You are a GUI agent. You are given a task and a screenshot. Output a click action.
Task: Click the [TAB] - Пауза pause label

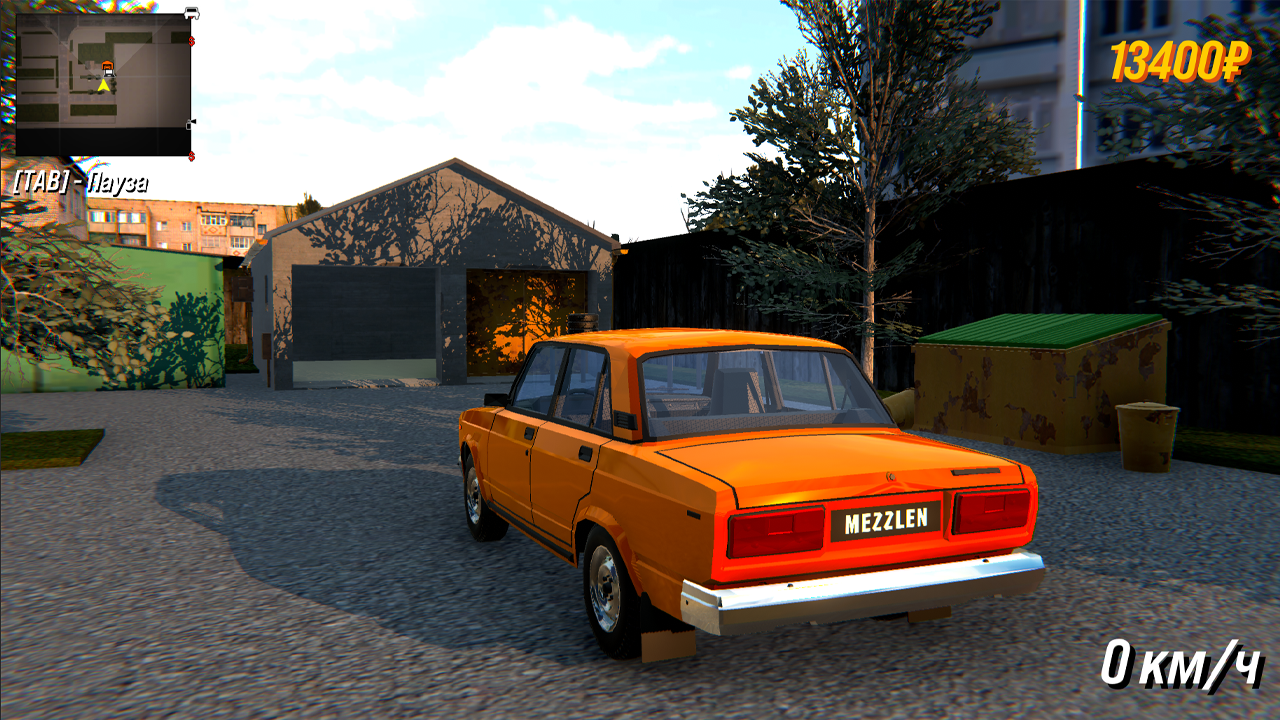click(x=80, y=181)
